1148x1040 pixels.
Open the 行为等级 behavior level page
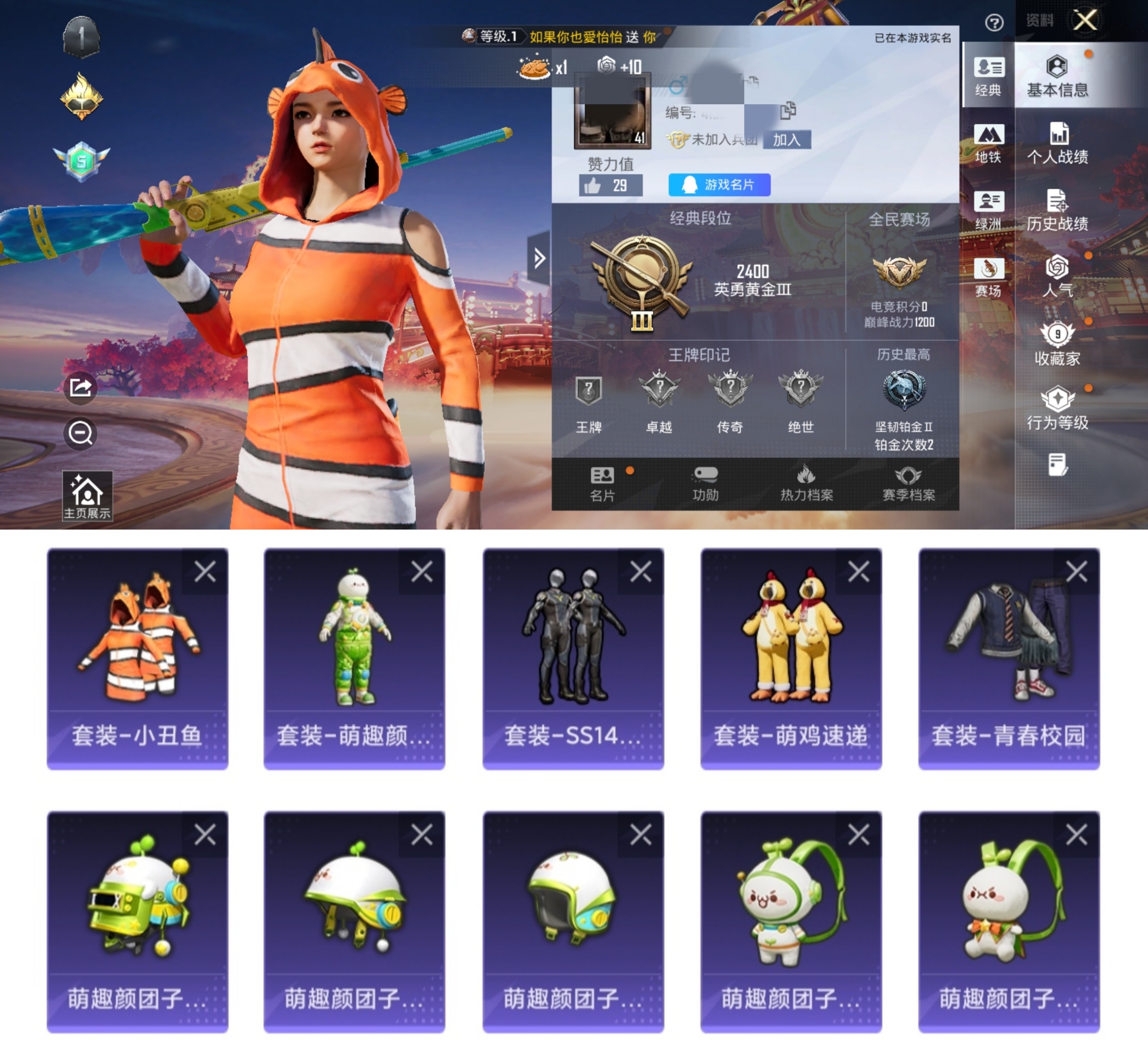[x=1057, y=408]
